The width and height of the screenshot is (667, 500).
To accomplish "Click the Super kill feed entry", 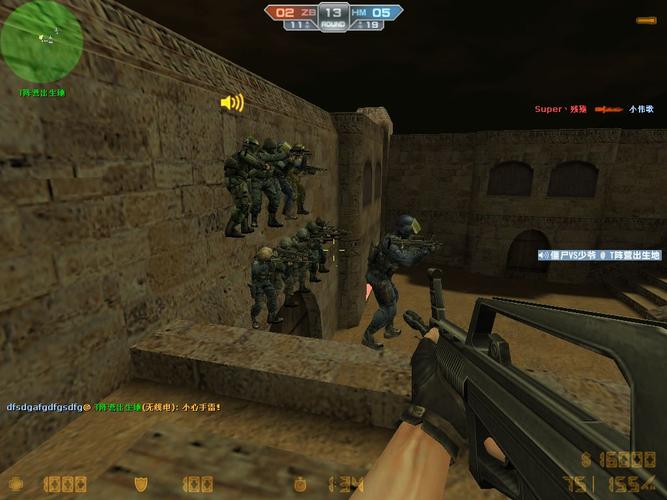I will click(x=593, y=109).
